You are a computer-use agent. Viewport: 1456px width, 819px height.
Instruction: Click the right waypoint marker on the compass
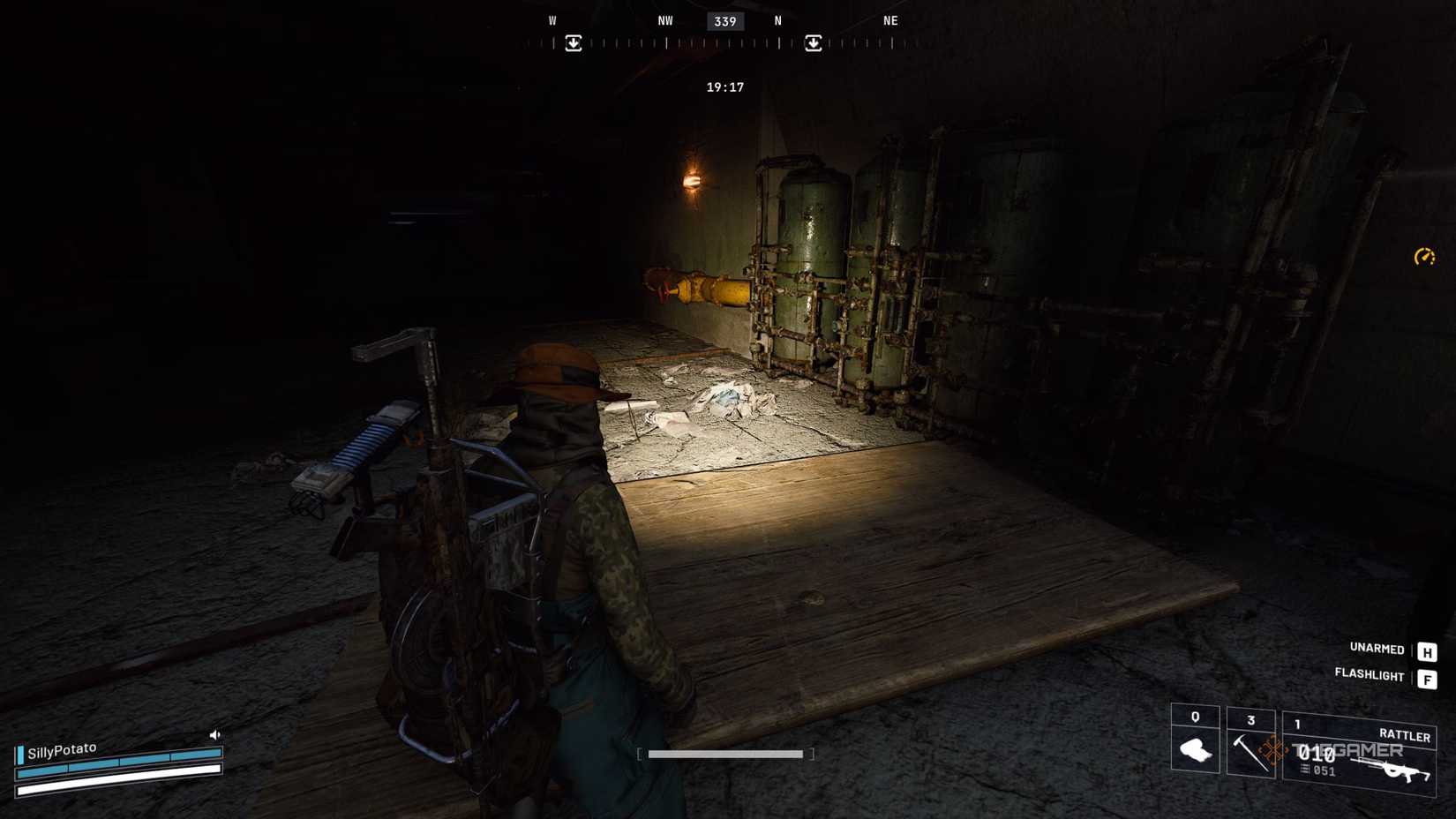tap(812, 41)
